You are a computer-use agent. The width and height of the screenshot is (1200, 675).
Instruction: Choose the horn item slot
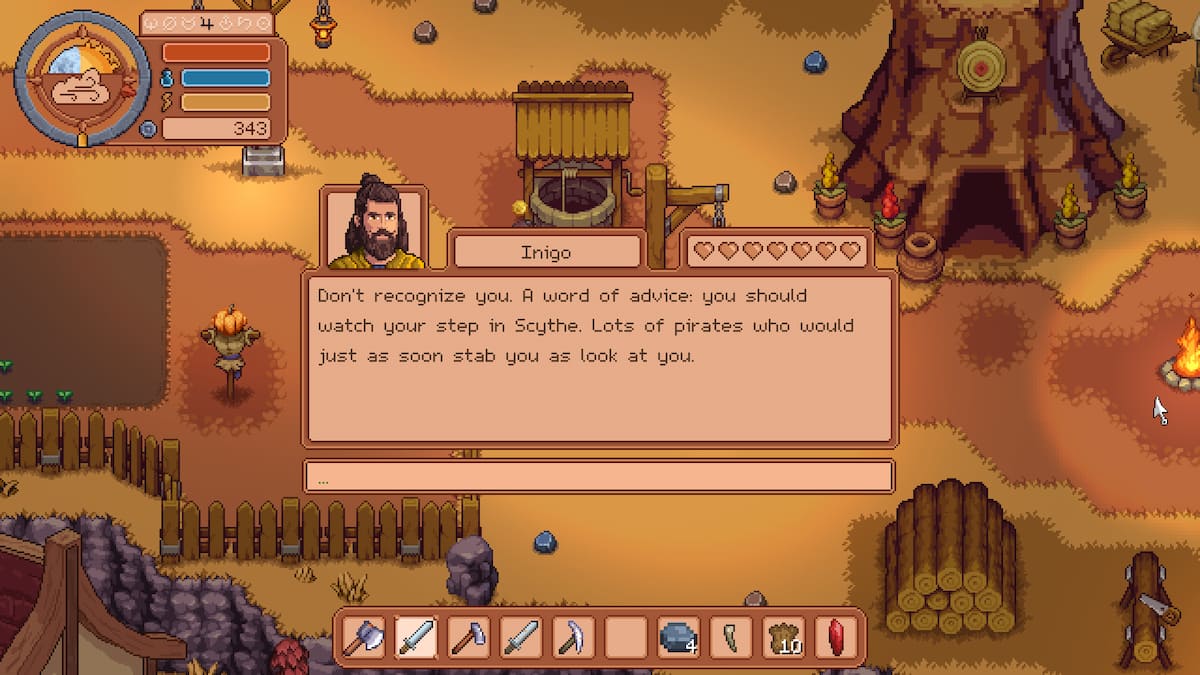point(730,637)
